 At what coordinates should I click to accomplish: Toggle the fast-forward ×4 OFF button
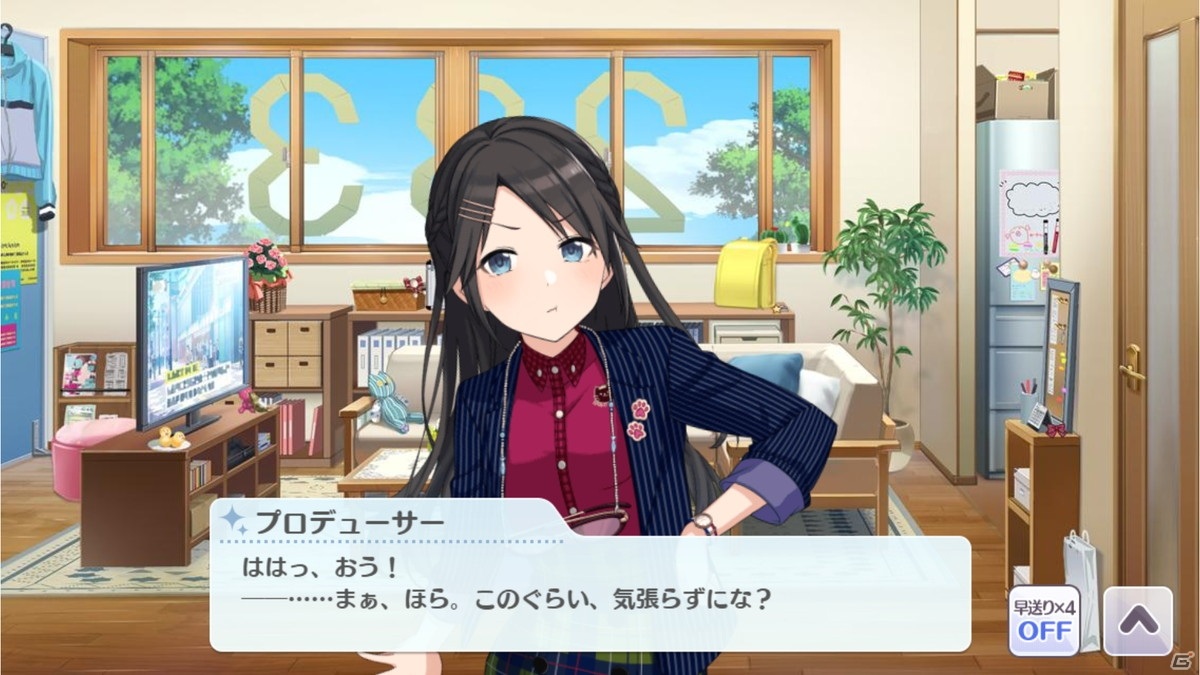[1043, 621]
